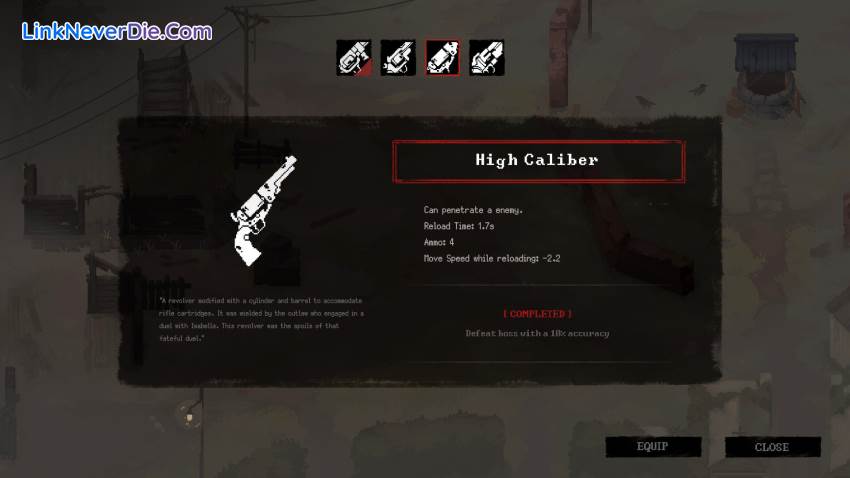Equip the High Caliber revolver
The image size is (850, 478).
coord(653,447)
